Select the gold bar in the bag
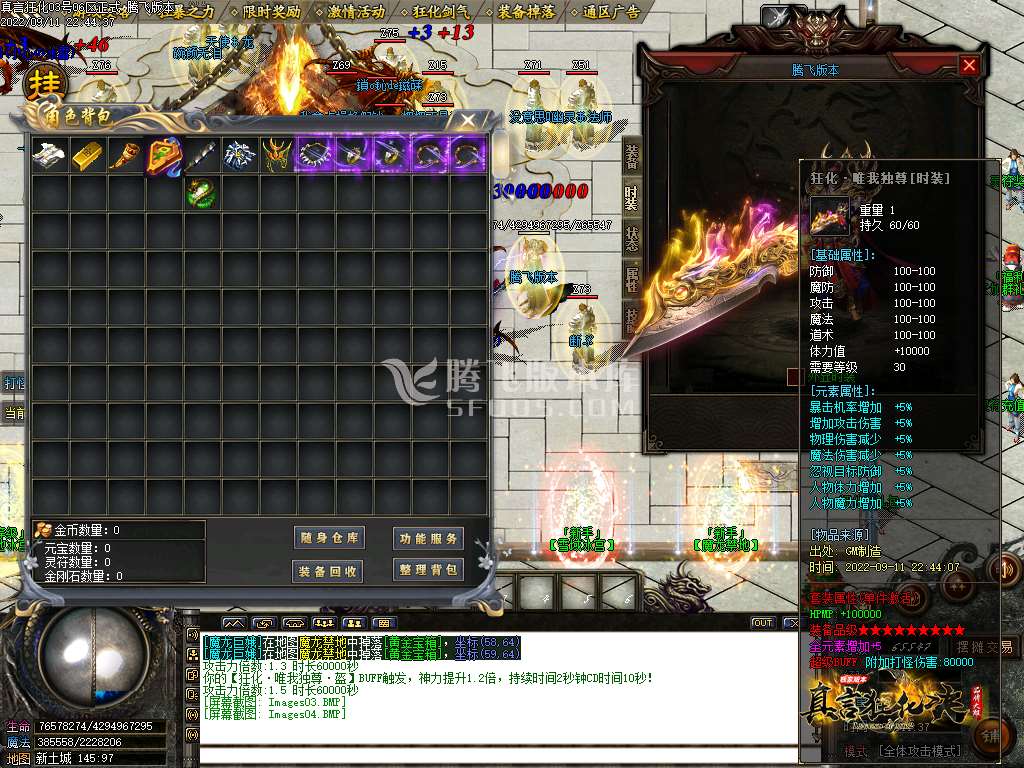The width and height of the screenshot is (1024, 768). pos(88,155)
